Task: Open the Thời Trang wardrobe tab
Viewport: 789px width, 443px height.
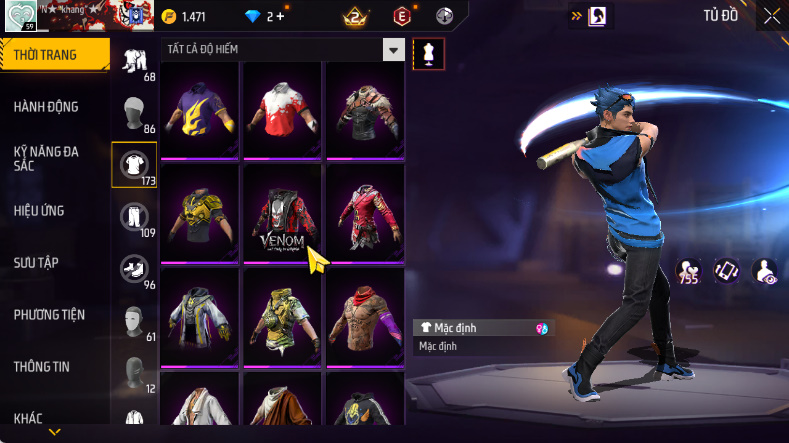Action: (52, 55)
